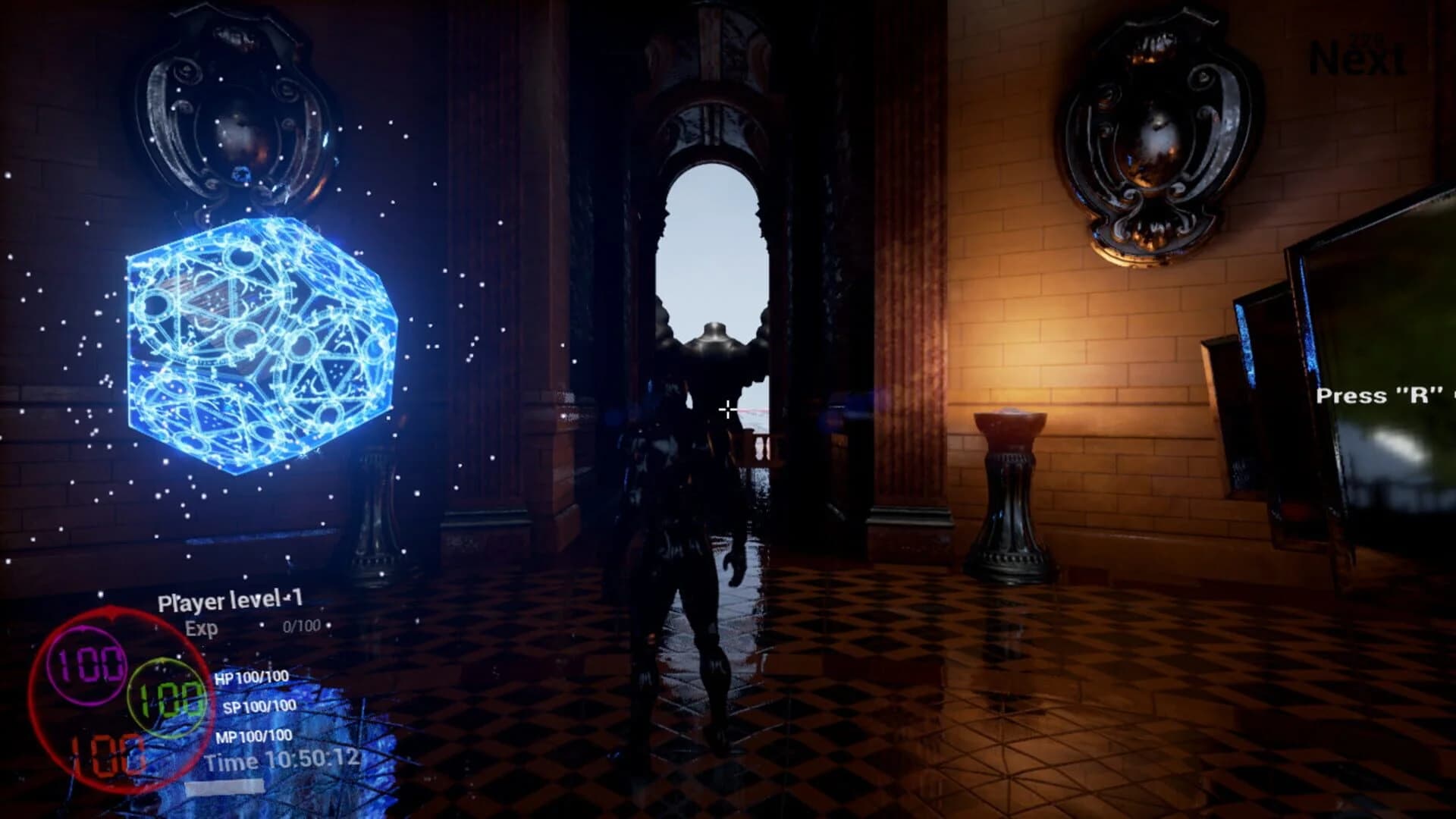Screen dimensions: 1456x819
Task: Toggle the SP 100/100 stat display
Action: point(253,707)
